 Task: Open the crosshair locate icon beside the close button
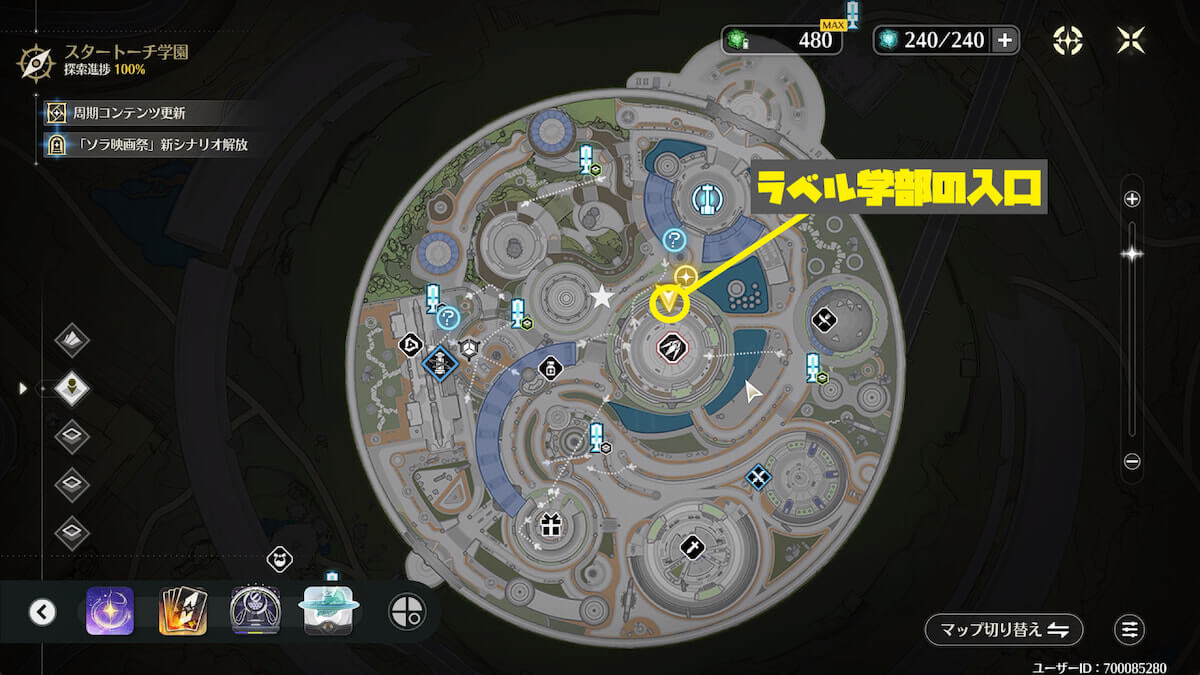[x=1068, y=40]
